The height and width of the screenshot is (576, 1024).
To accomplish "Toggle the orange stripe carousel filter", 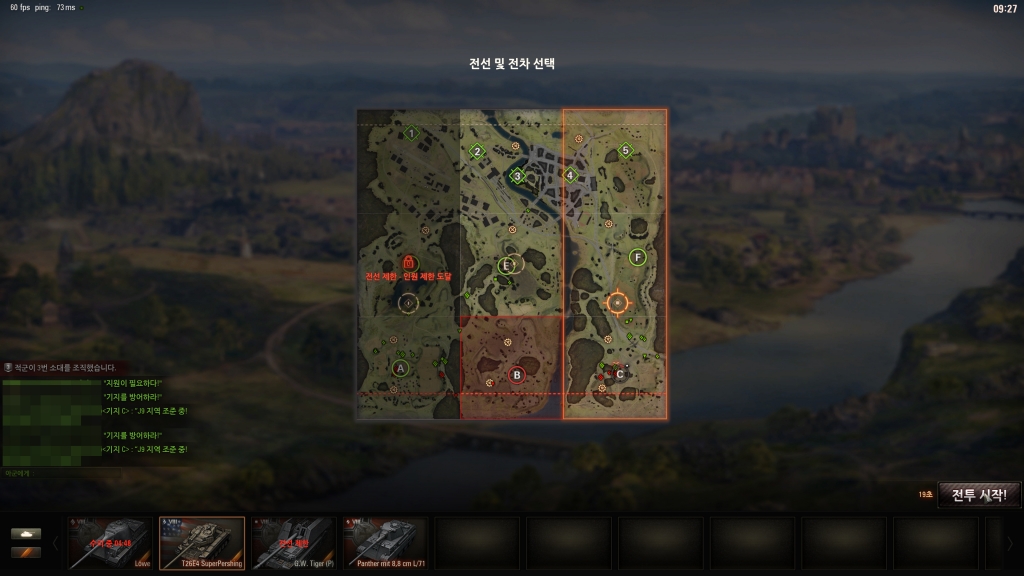I will (26, 552).
